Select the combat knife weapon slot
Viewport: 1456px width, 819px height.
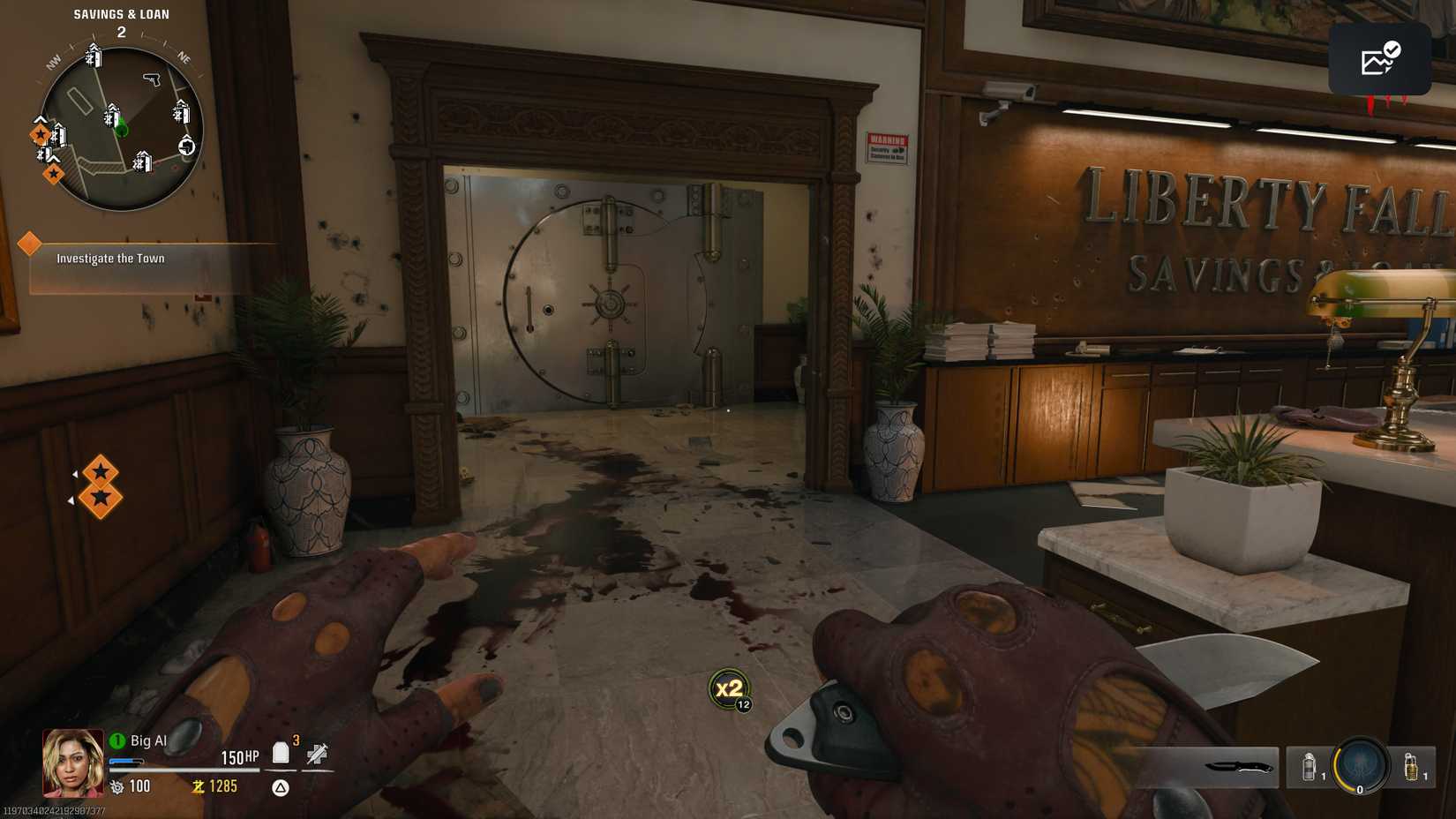pos(1237,766)
